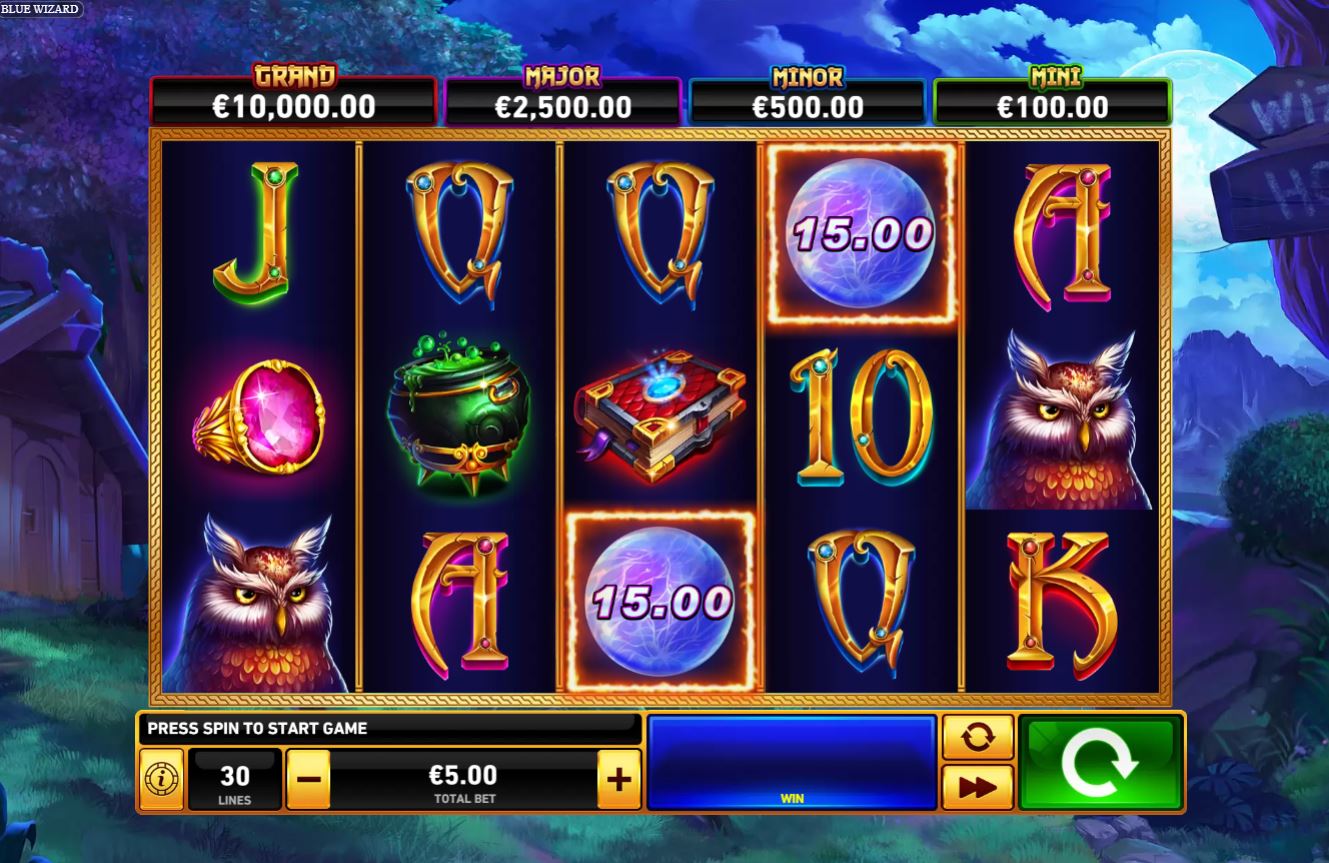Spin the reels with the green button
This screenshot has height=863, width=1329.
[1100, 762]
